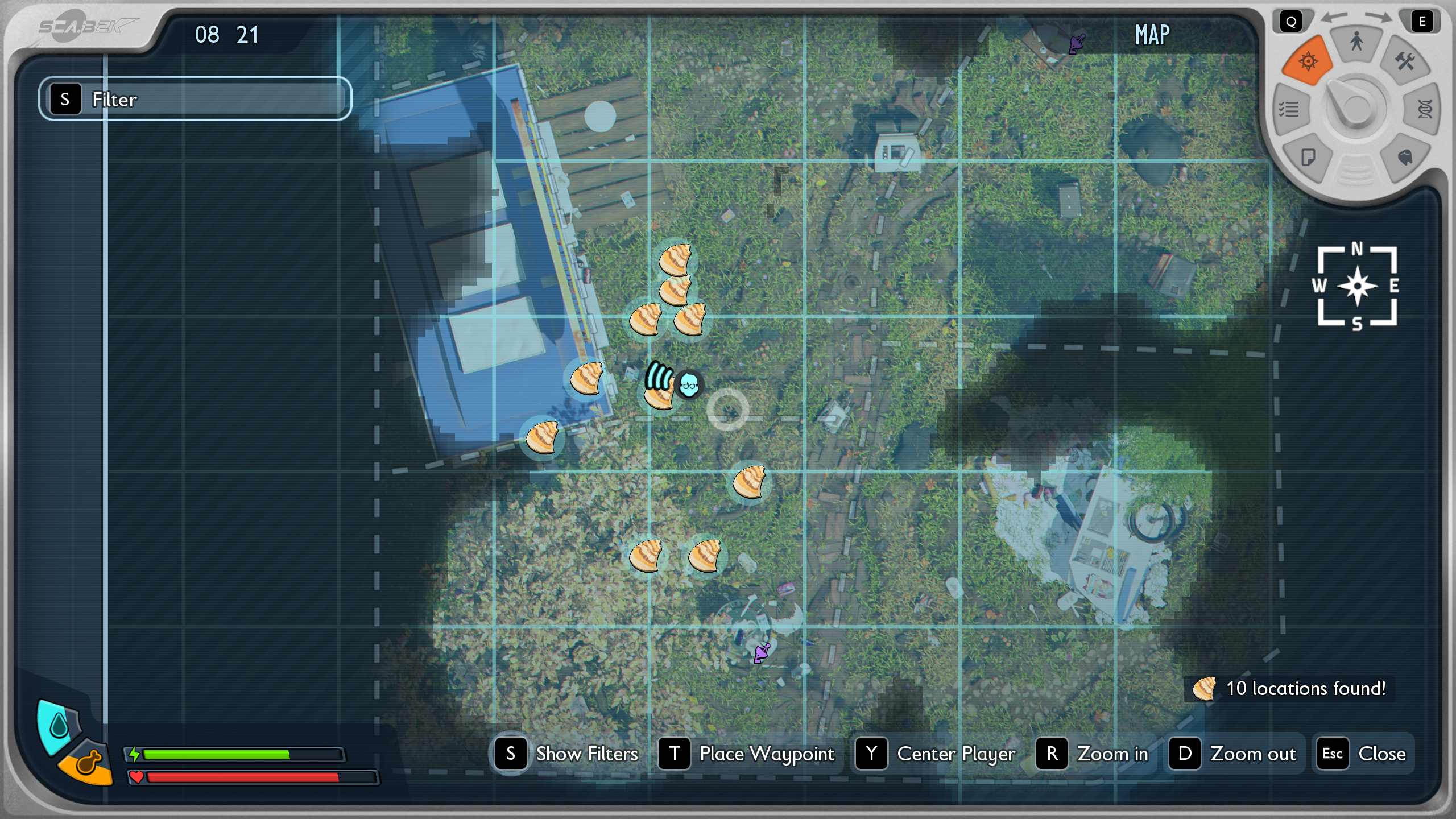Select the player head marker on the map
The height and width of the screenshot is (819, 1456).
689,384
